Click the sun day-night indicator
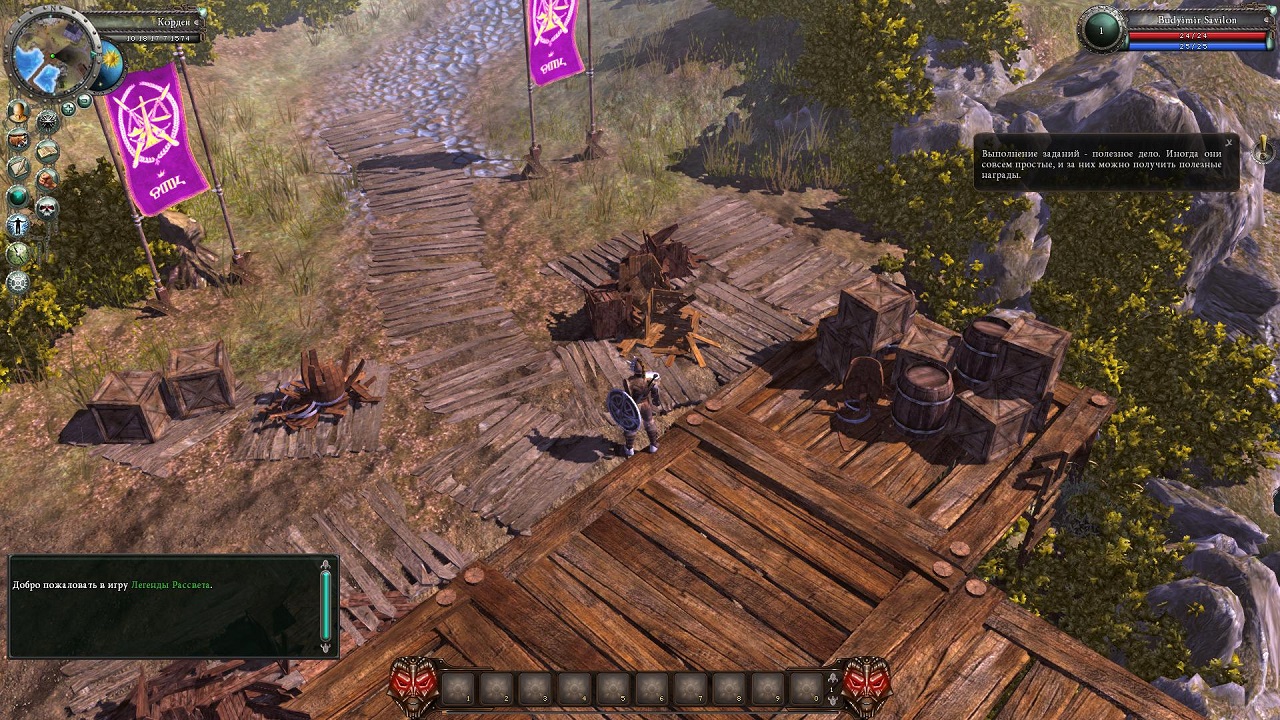The height and width of the screenshot is (720, 1280). click(109, 59)
